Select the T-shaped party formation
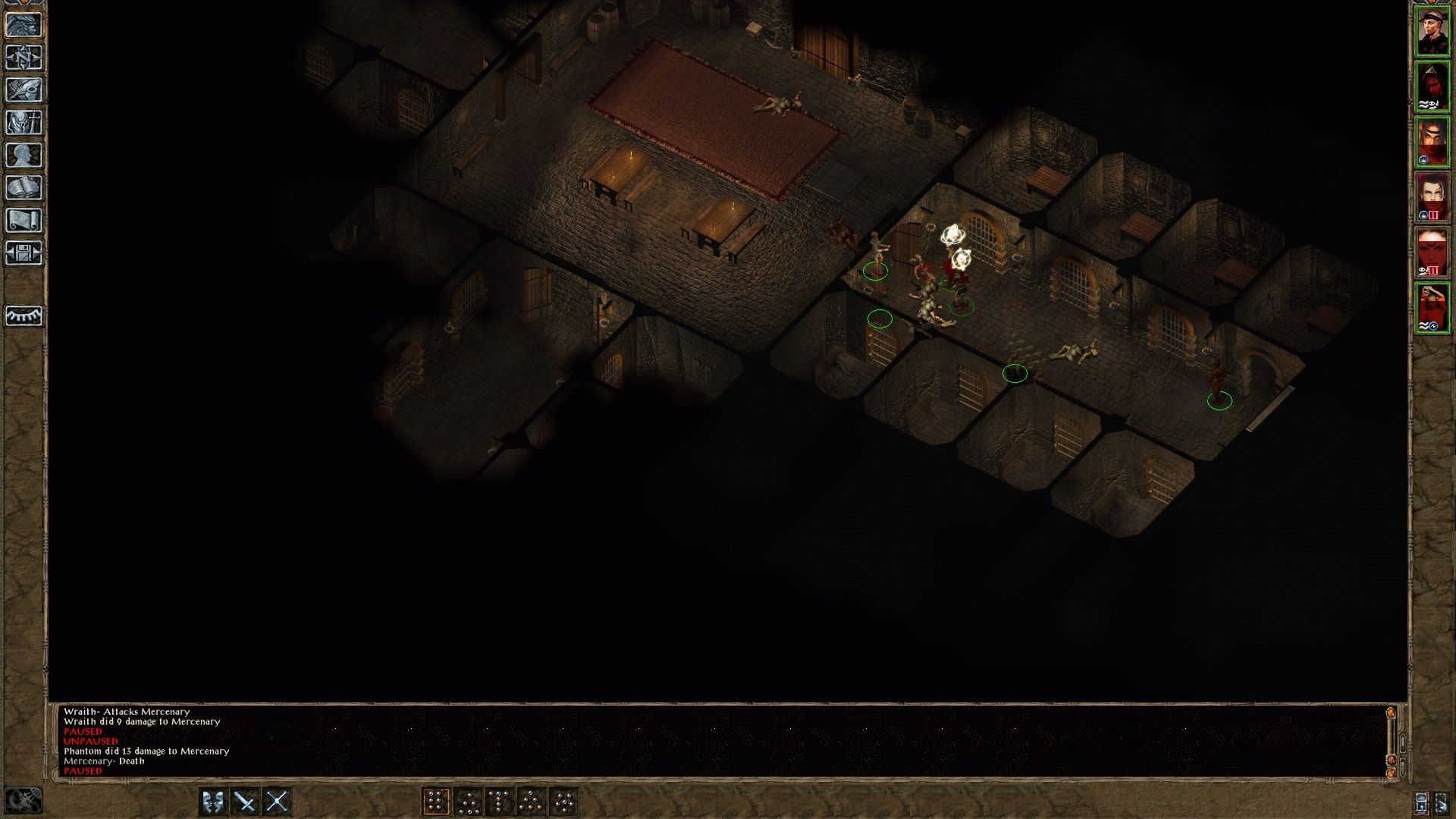The image size is (1456, 819). click(x=498, y=800)
